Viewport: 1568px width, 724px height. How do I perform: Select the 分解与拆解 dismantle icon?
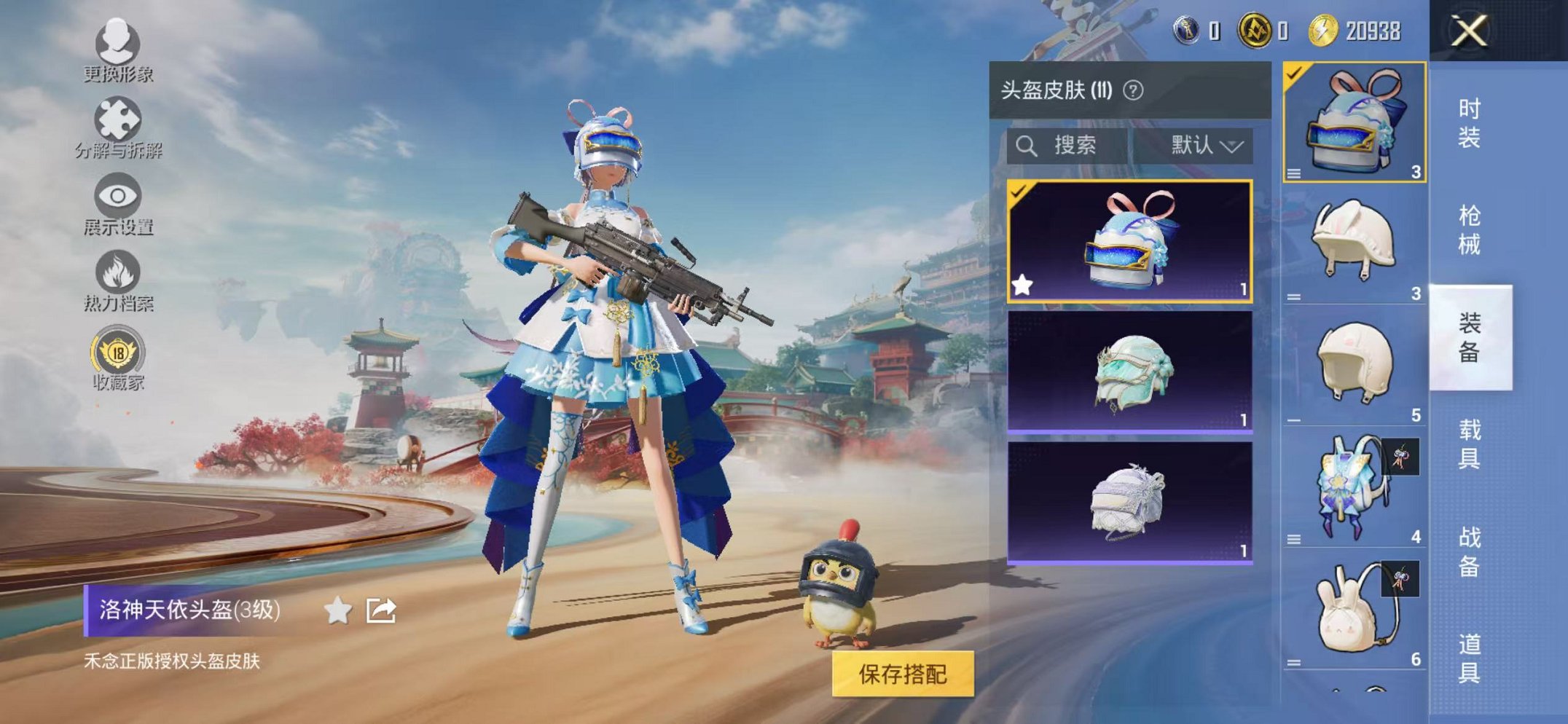point(117,120)
